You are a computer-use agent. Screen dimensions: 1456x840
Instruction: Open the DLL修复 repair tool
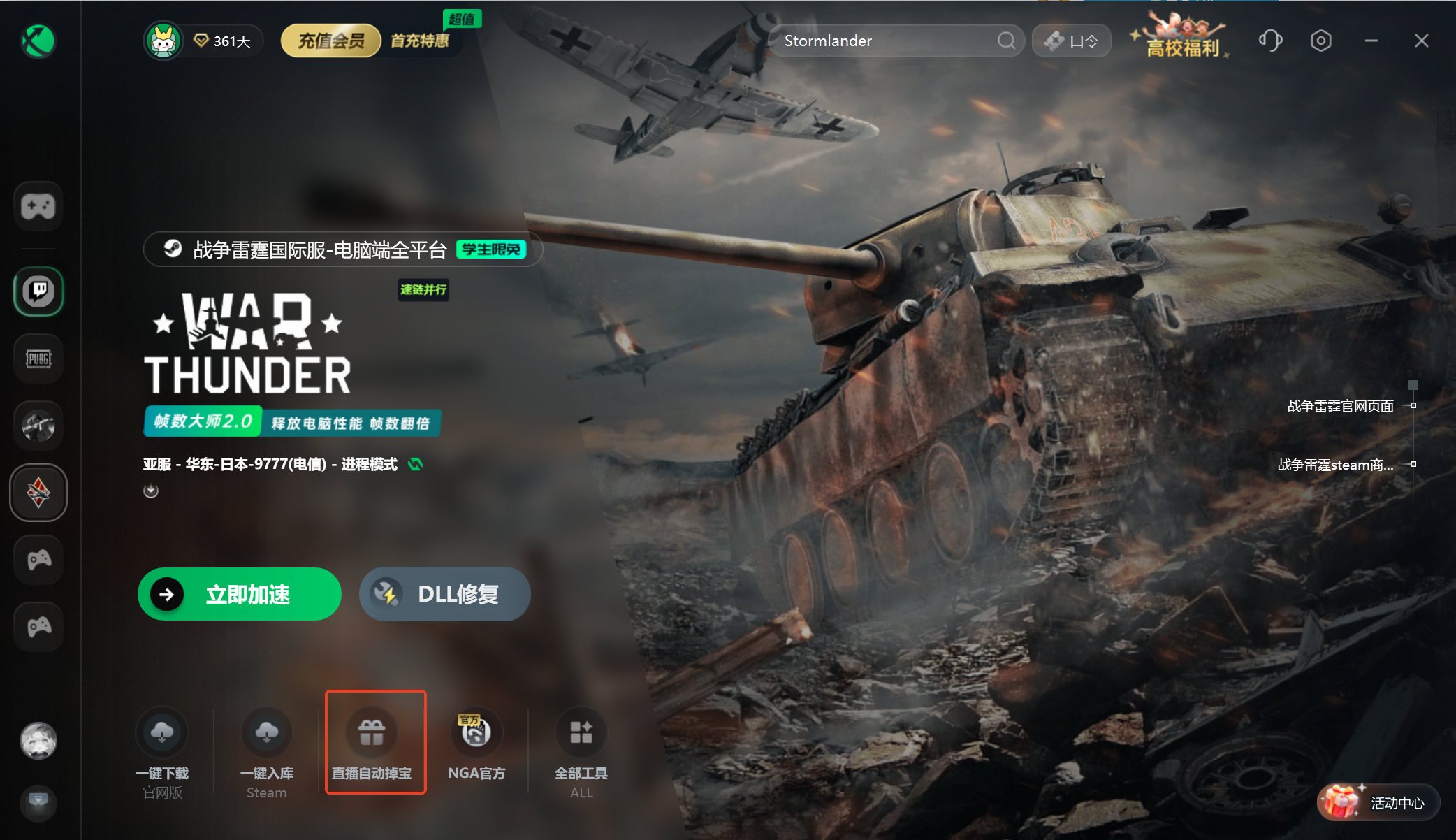(444, 594)
